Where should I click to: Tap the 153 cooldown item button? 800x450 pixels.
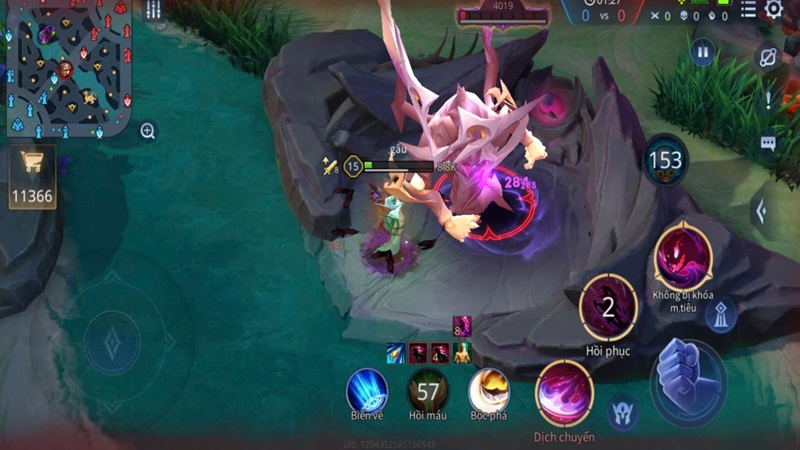click(665, 160)
